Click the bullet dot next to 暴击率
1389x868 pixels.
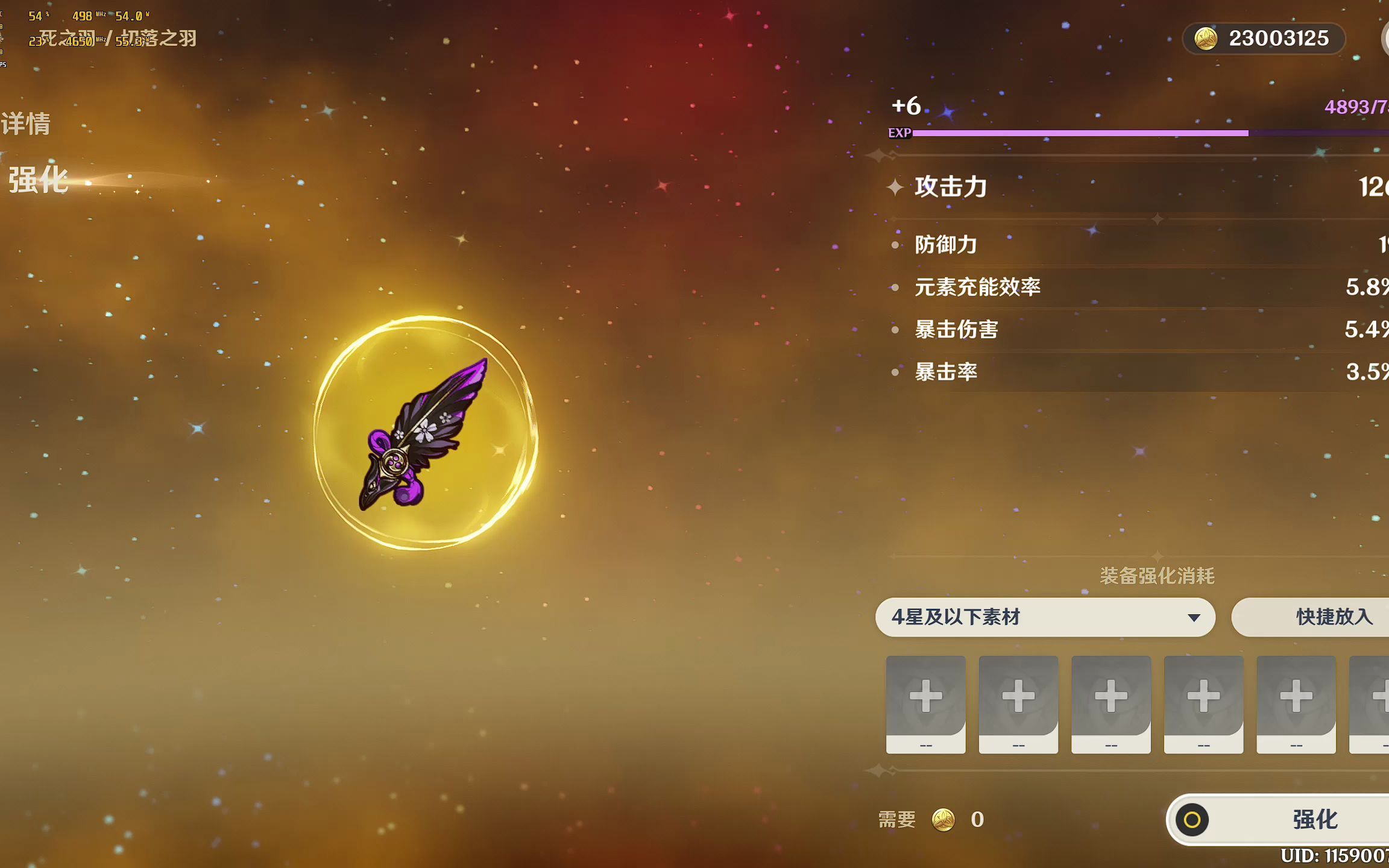(x=895, y=374)
